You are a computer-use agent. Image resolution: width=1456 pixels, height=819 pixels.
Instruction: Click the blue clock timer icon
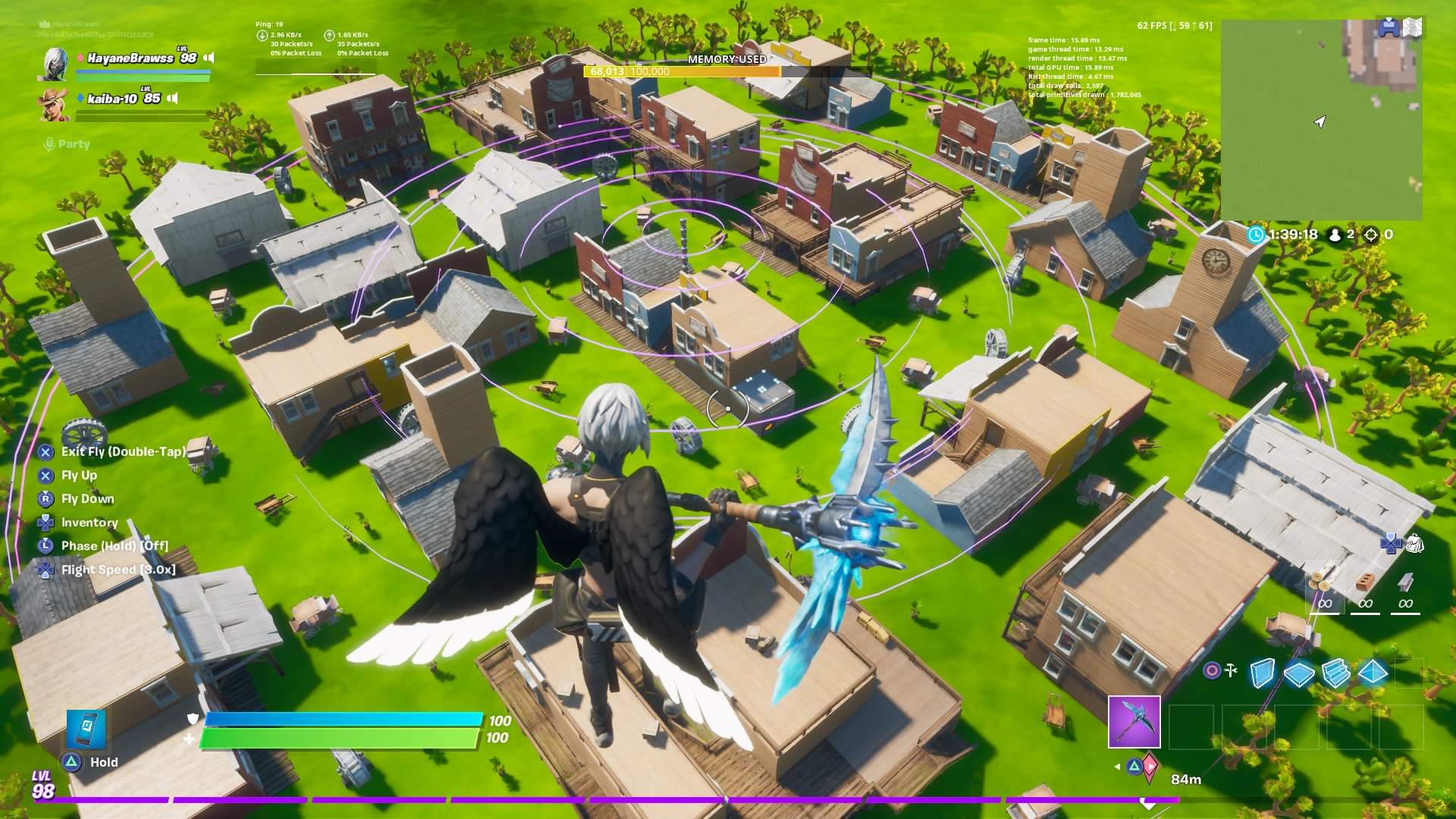point(1257,234)
